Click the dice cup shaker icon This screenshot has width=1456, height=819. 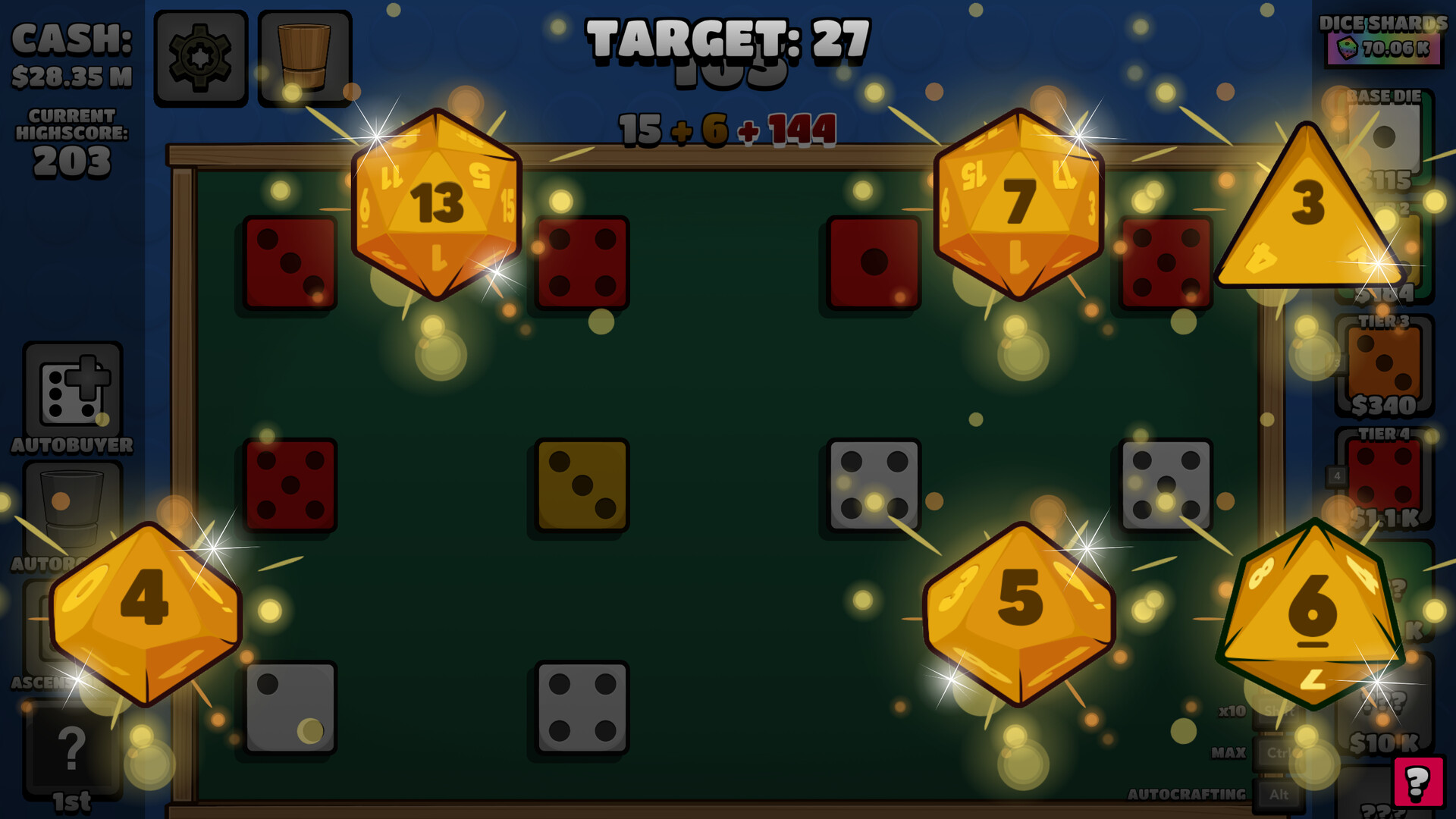tap(305, 55)
